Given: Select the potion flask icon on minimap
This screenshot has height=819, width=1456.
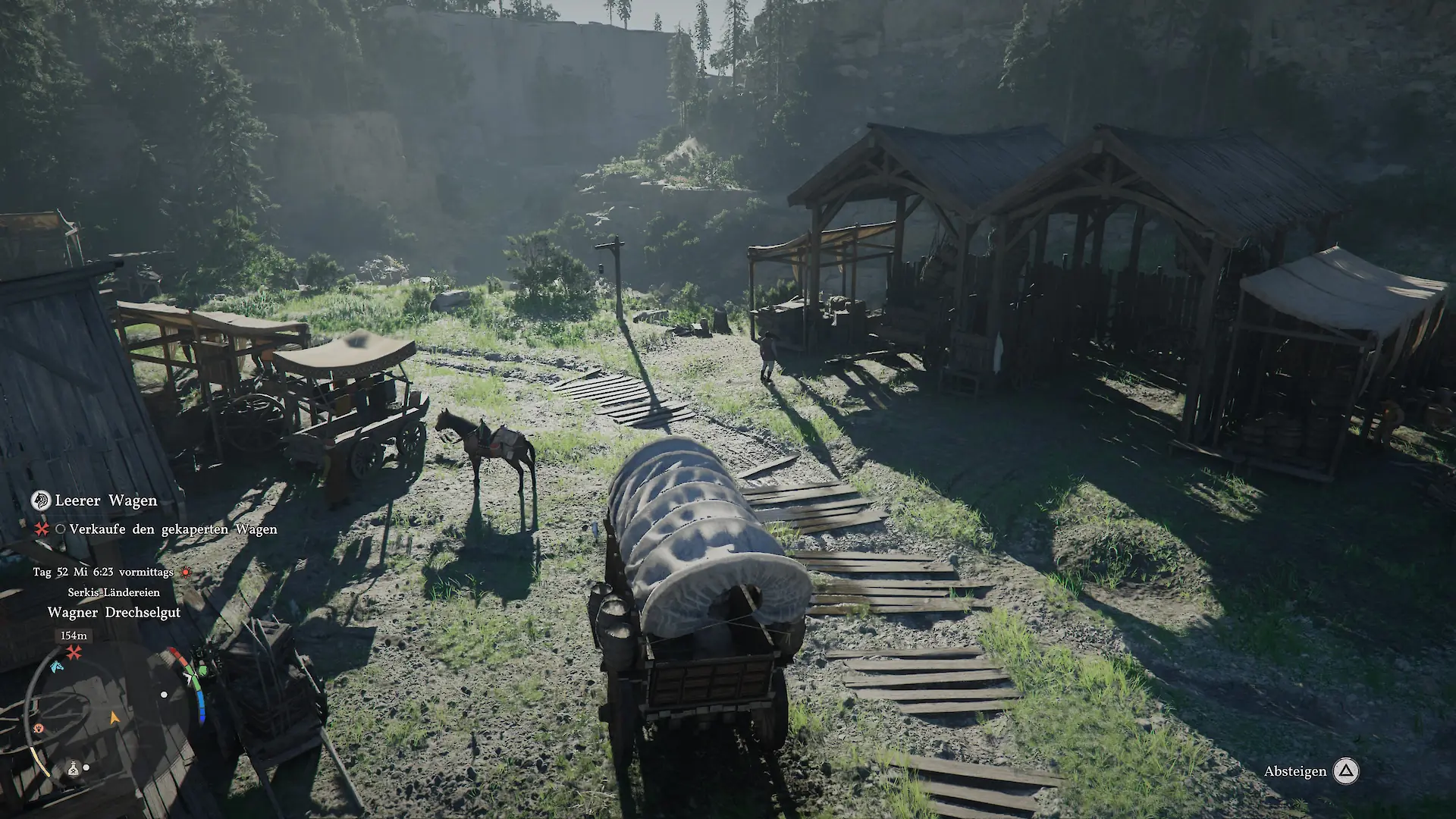Looking at the screenshot, I should pos(74,768).
